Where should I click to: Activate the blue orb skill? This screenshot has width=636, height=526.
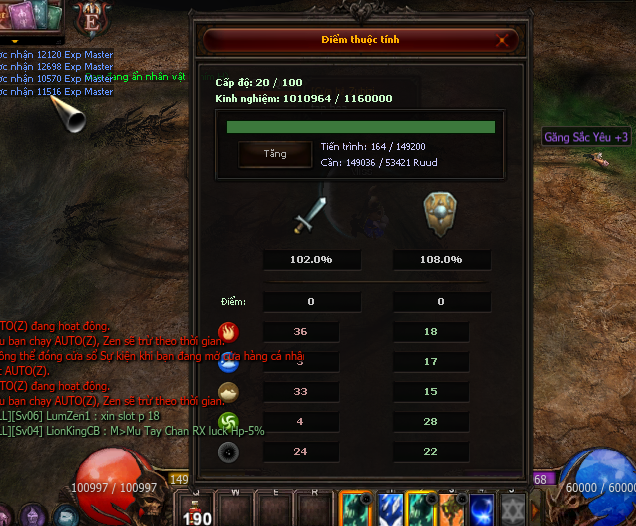[482, 509]
